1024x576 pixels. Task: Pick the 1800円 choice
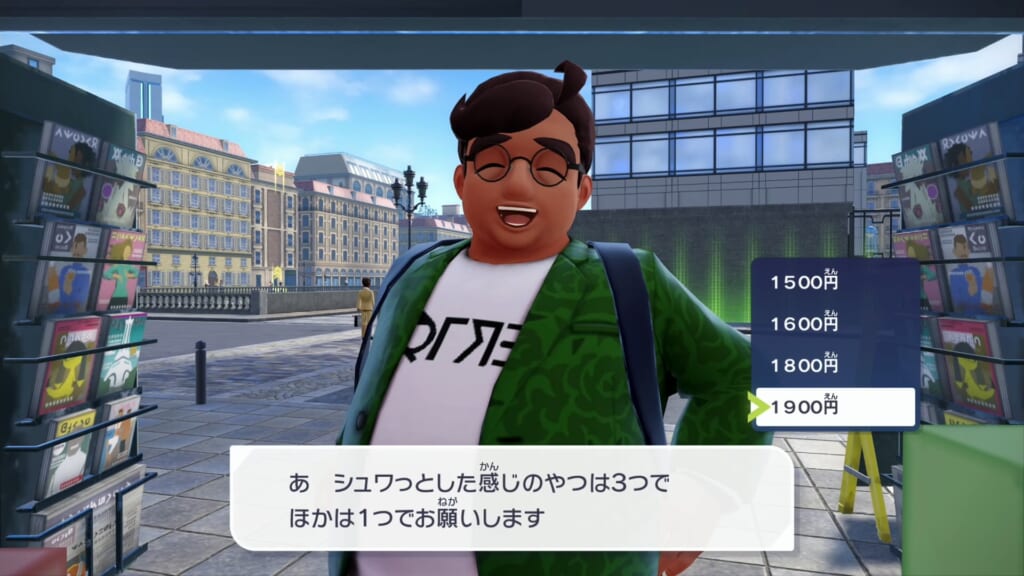pyautogui.click(x=833, y=365)
